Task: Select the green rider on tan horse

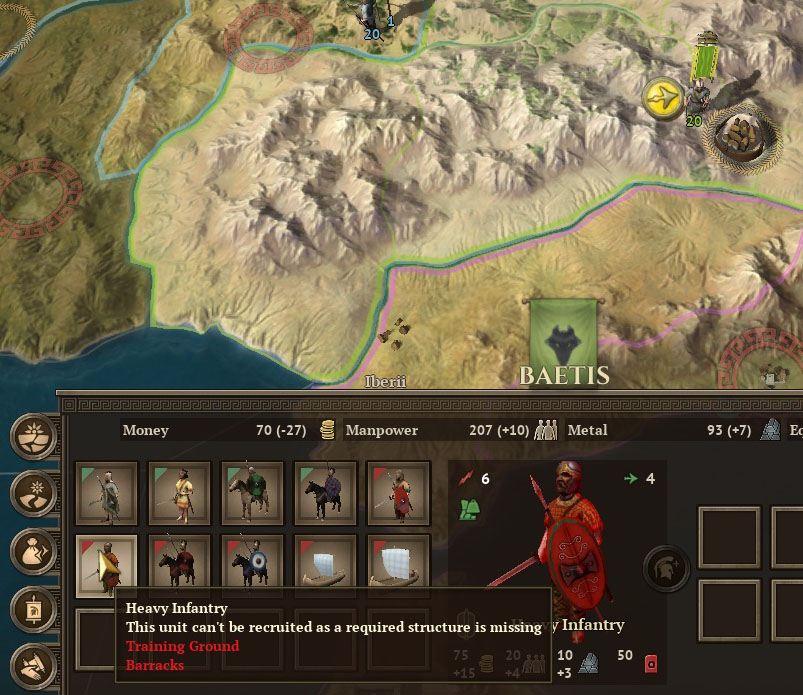Action: click(x=252, y=492)
